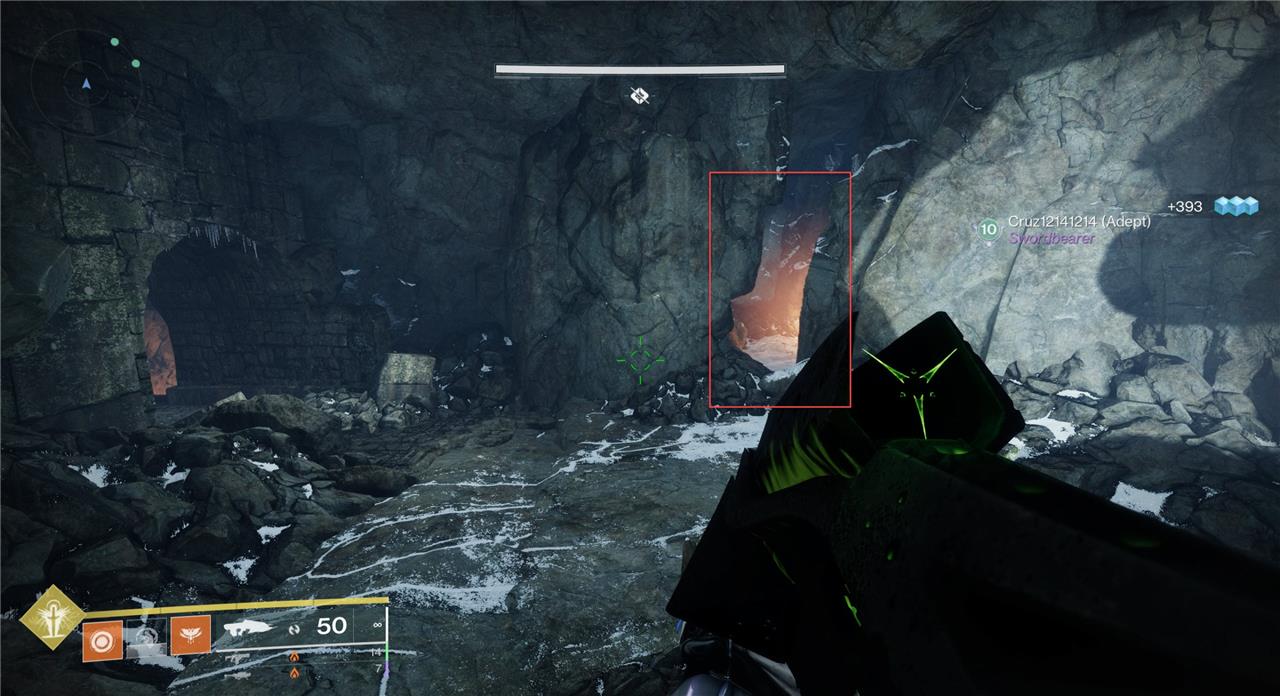
Task: Click the blue Glimmer cubes icon
Action: (x=1235, y=206)
